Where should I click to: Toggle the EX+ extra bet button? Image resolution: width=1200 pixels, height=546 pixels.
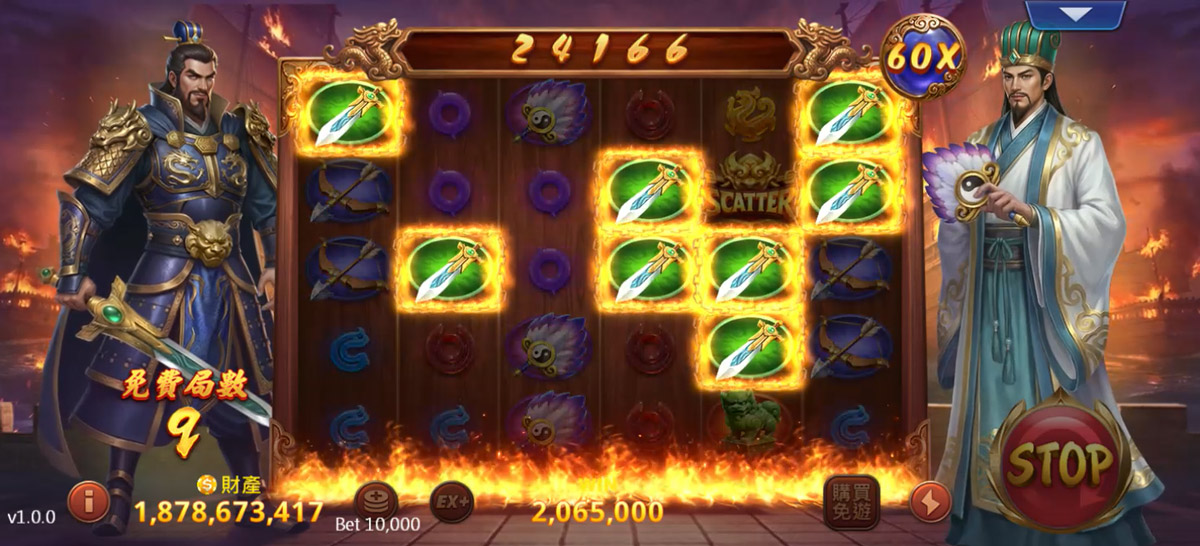pos(451,501)
